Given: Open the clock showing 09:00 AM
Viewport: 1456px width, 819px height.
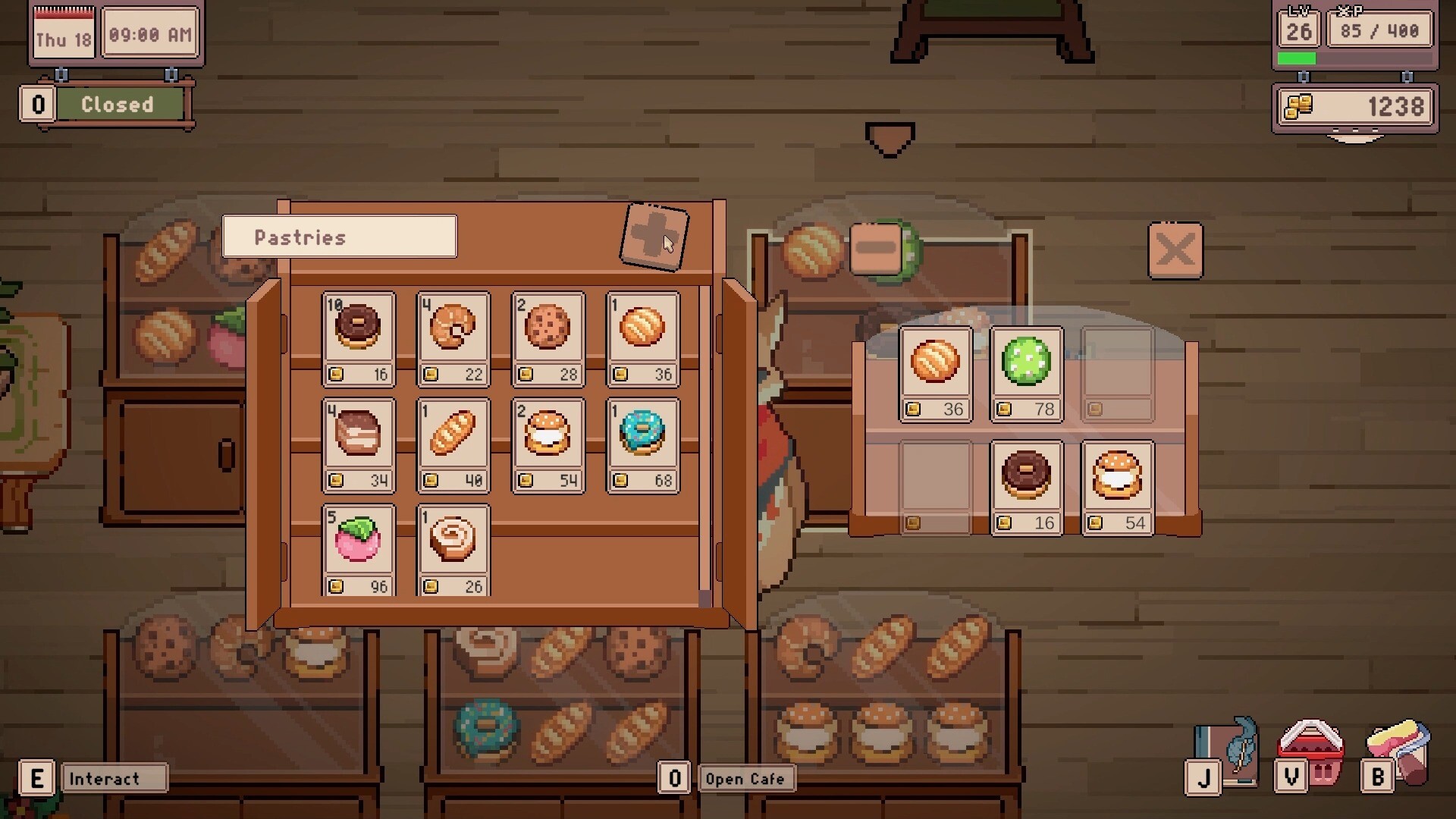Looking at the screenshot, I should pyautogui.click(x=150, y=33).
